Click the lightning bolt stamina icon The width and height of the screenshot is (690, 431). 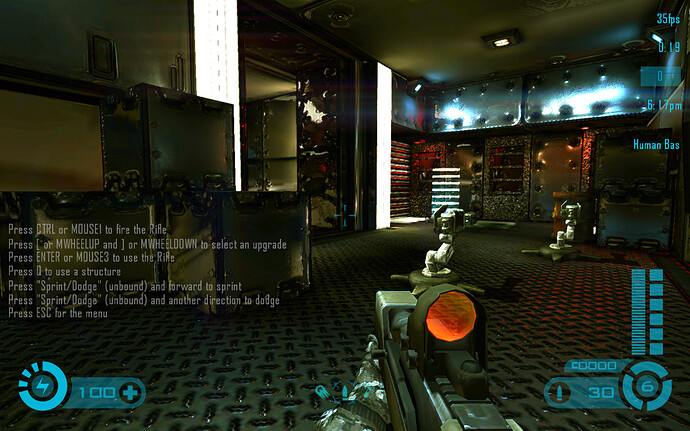41,388
